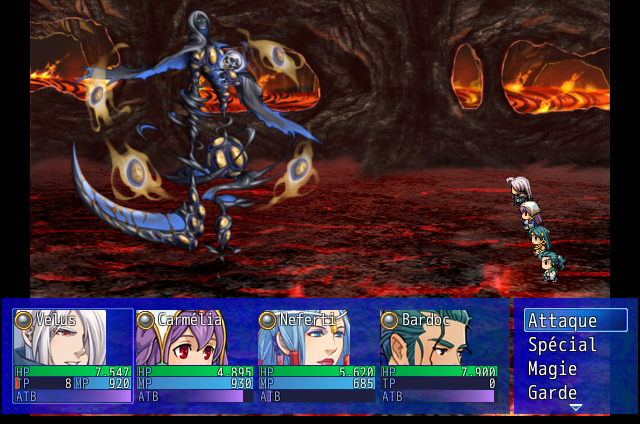Screen dimensions: 640x424
Task: Choose the Spécial command
Action: click(576, 345)
